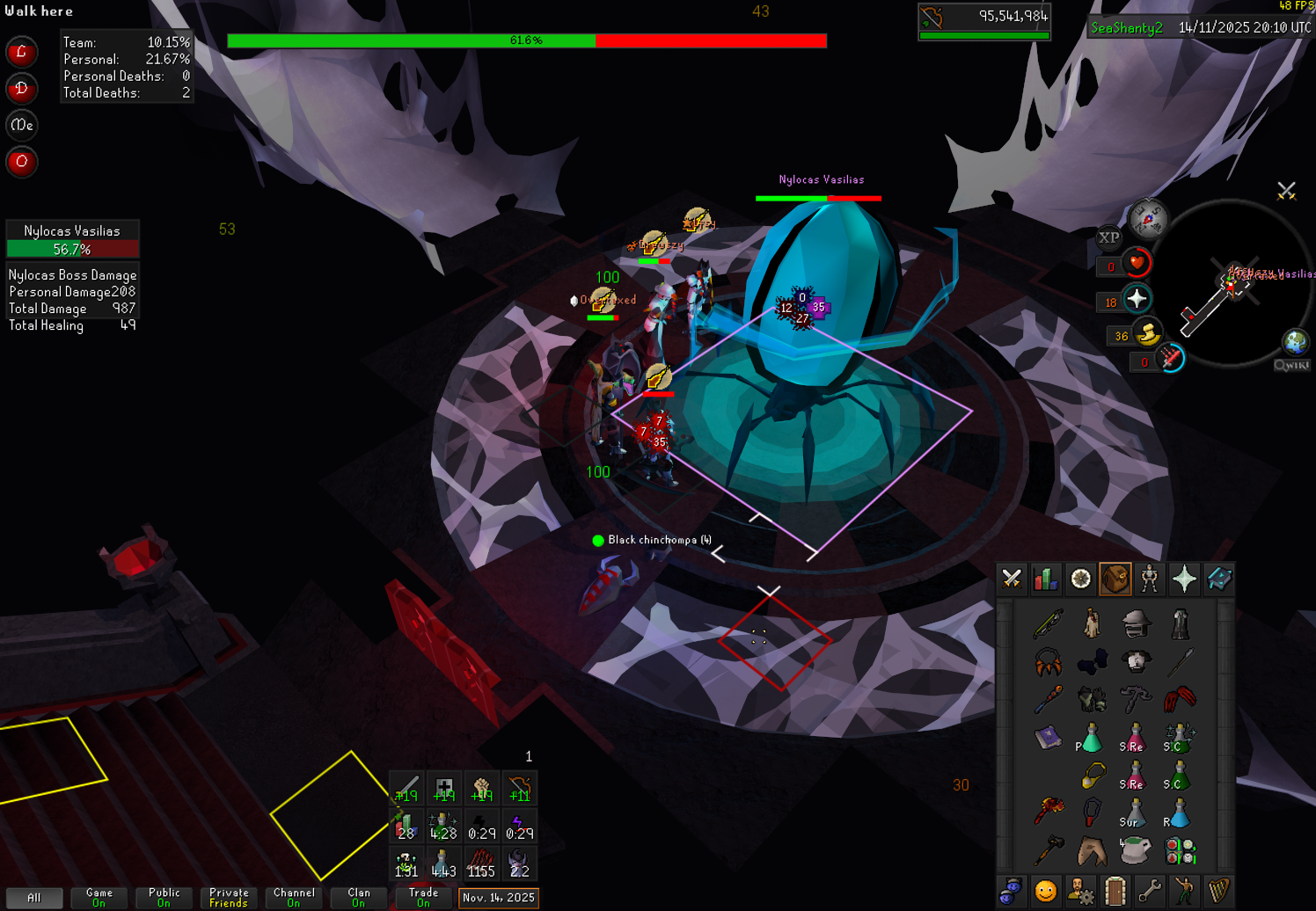This screenshot has height=911, width=1316.
Task: Drink the Surge potion in inventory
Action: pyautogui.click(x=1134, y=814)
